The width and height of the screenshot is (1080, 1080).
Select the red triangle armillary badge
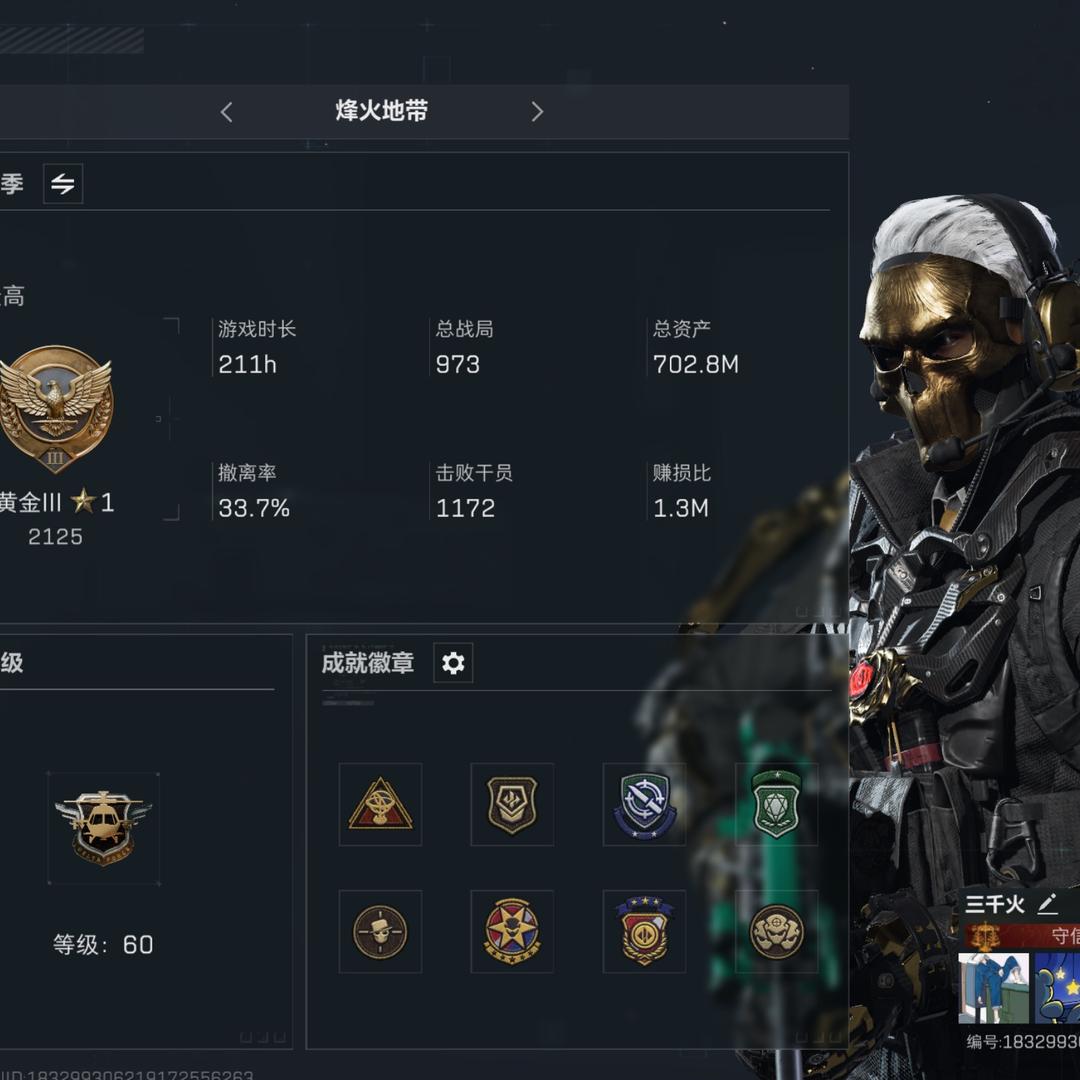pos(380,804)
